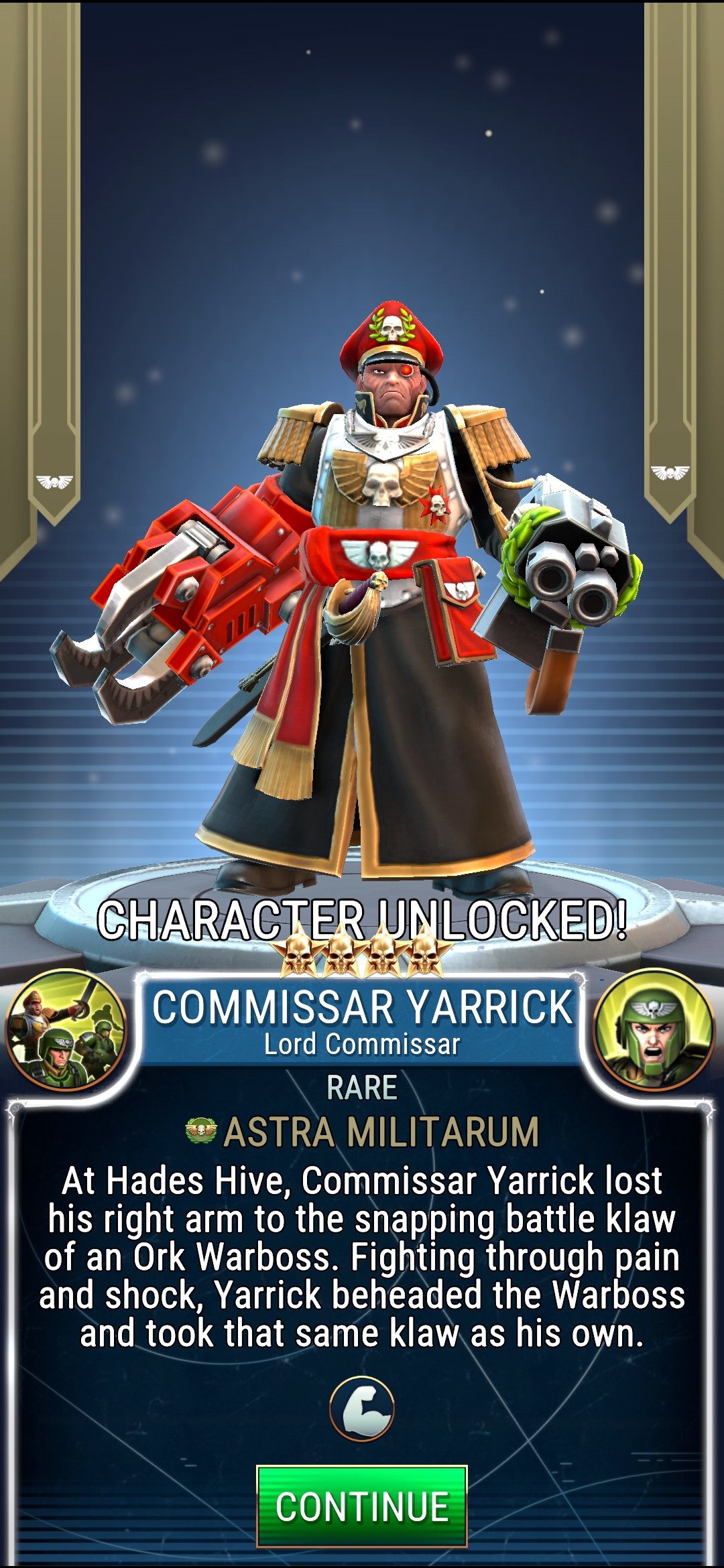724x1568 pixels.
Task: Select the squad of soldiers portrait icon
Action: pyautogui.click(x=66, y=1031)
